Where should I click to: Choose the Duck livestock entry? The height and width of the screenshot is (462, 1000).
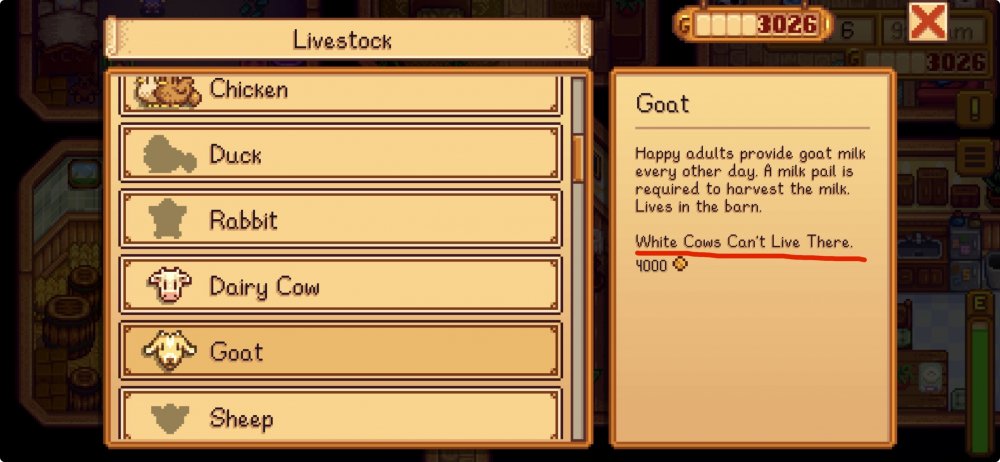pos(339,155)
